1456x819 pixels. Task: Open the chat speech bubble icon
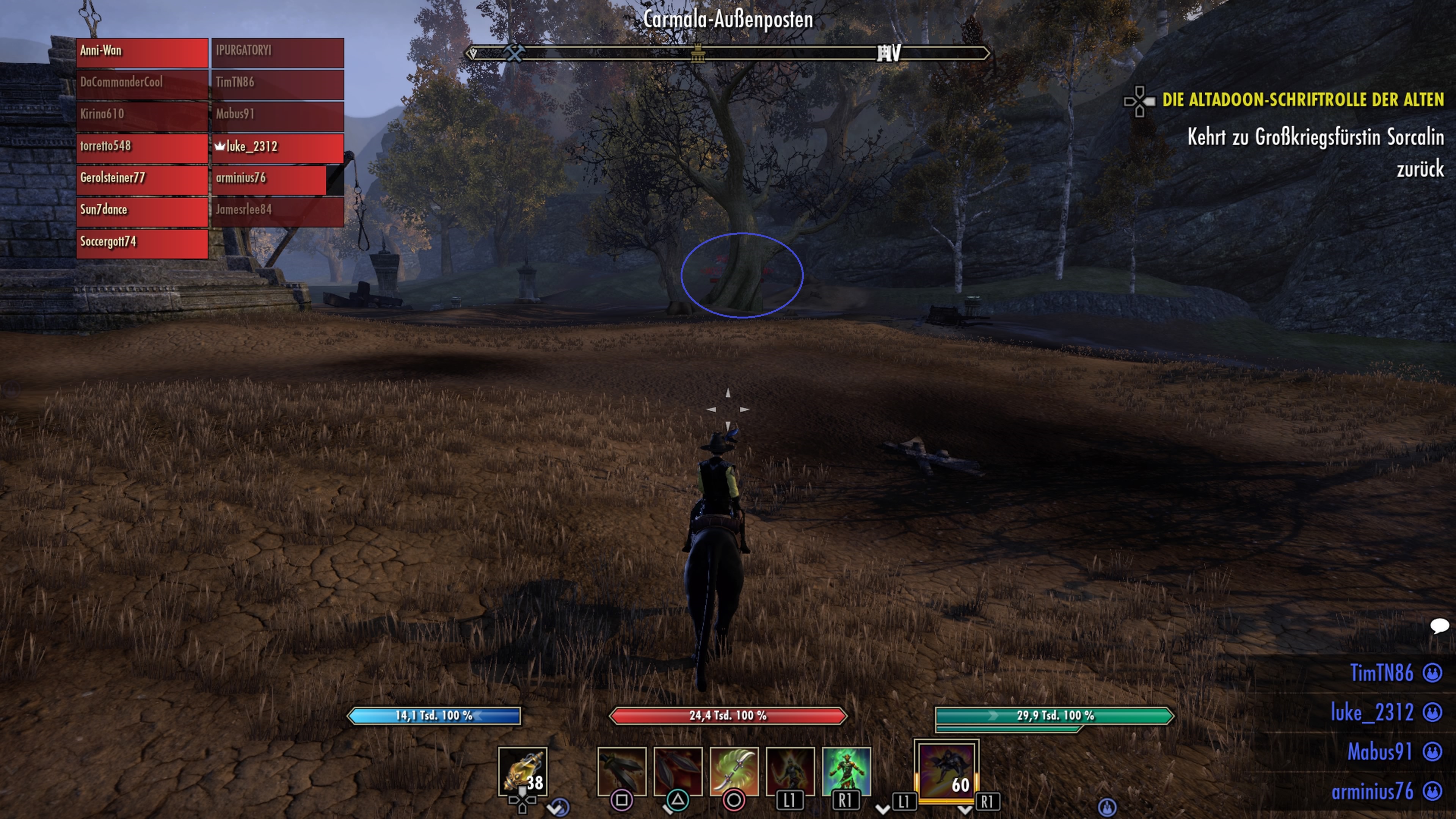pos(1439,625)
